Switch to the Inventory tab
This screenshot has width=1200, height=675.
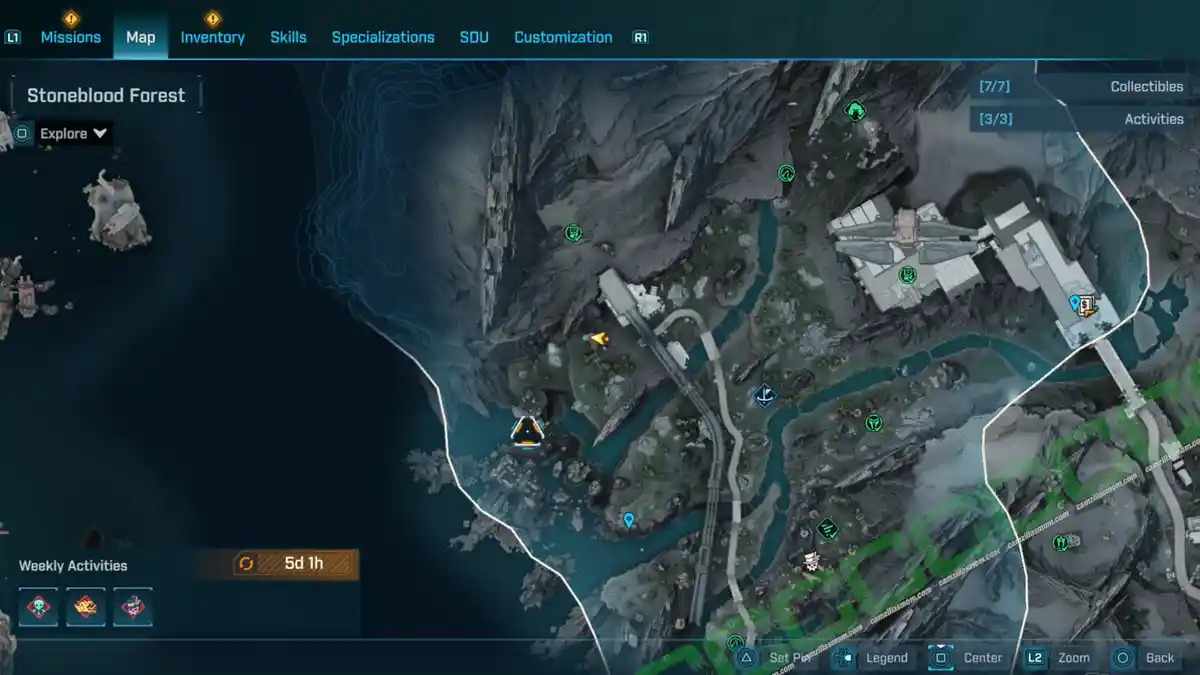(212, 37)
